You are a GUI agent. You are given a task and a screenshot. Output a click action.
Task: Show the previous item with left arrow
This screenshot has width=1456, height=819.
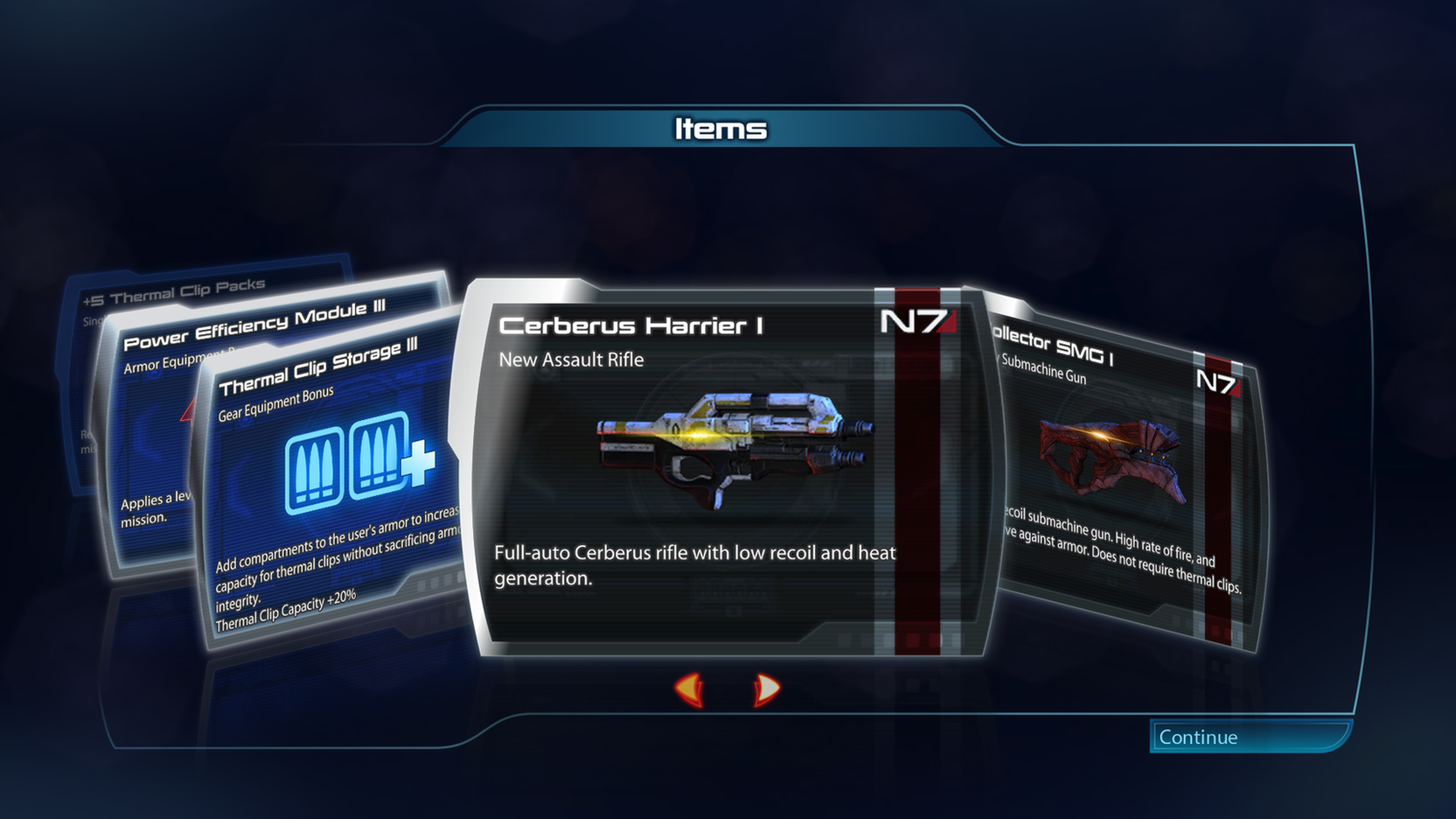(x=690, y=689)
